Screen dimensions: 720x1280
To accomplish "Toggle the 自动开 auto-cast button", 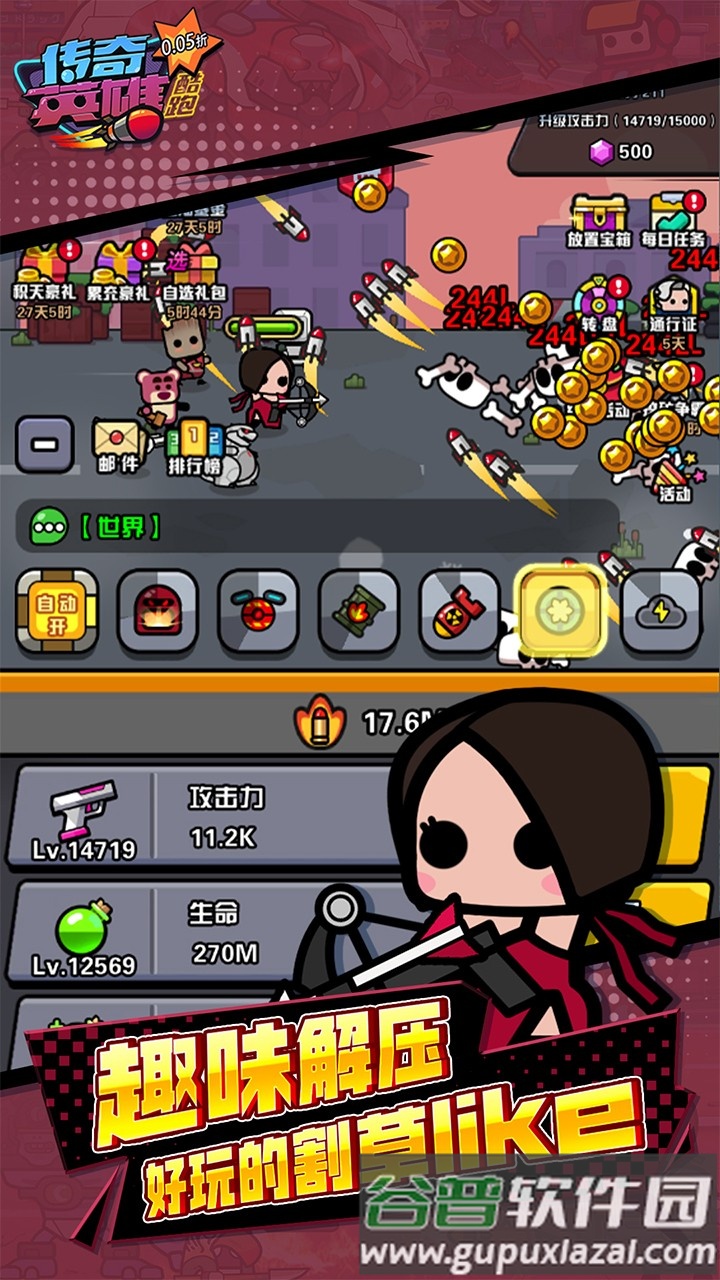I will 57,611.
